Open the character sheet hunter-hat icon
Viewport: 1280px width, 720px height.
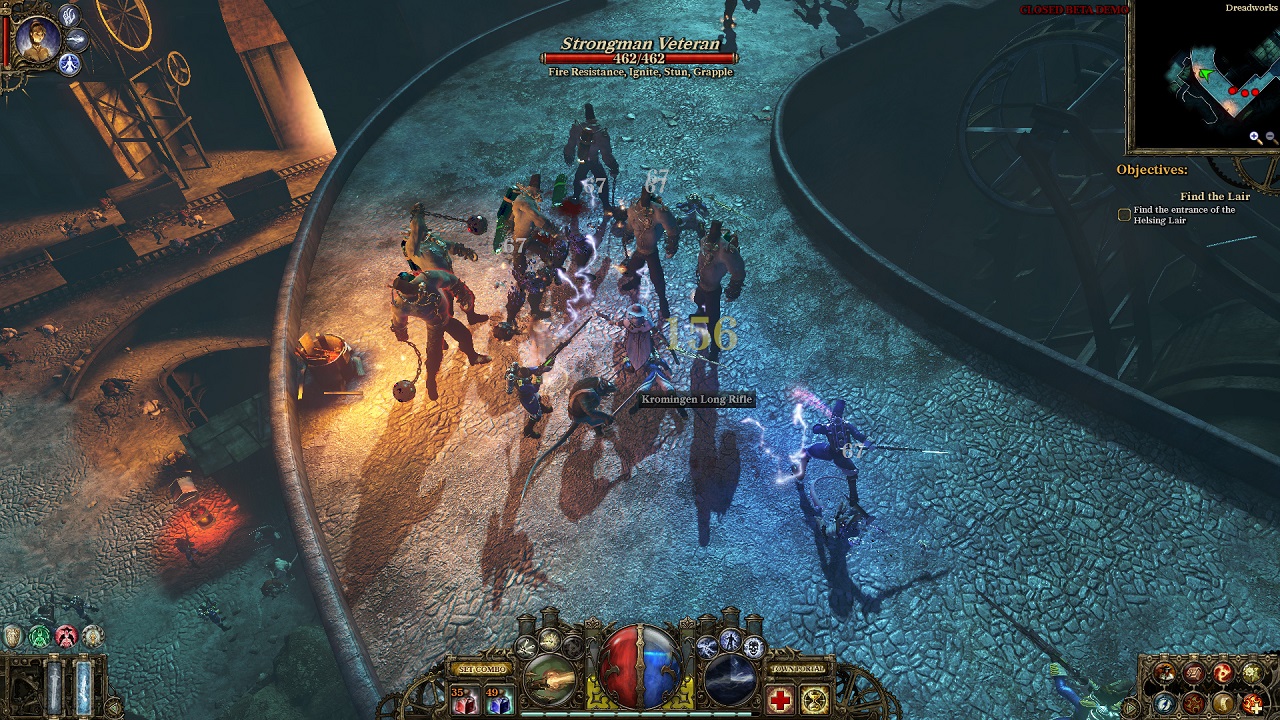pyautogui.click(x=1163, y=672)
